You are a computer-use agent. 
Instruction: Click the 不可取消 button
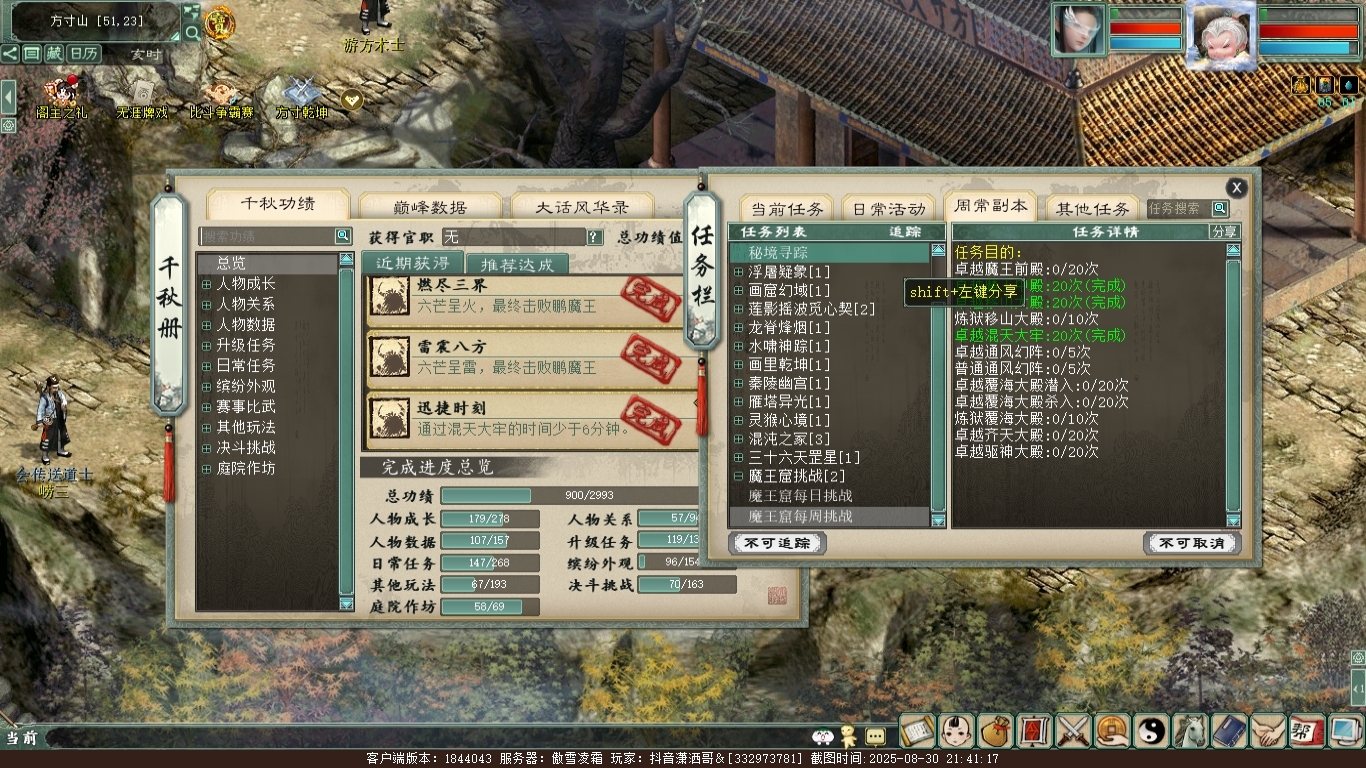tap(1191, 543)
